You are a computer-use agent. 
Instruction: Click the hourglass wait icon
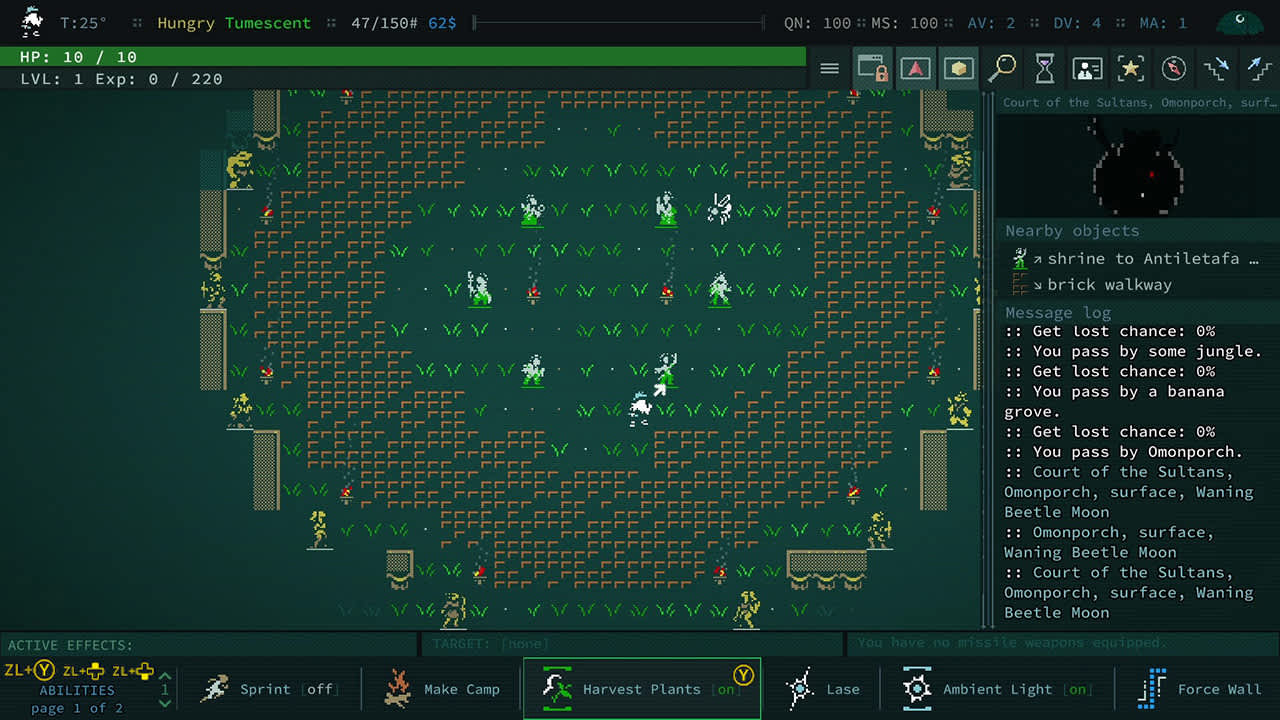pyautogui.click(x=1044, y=68)
